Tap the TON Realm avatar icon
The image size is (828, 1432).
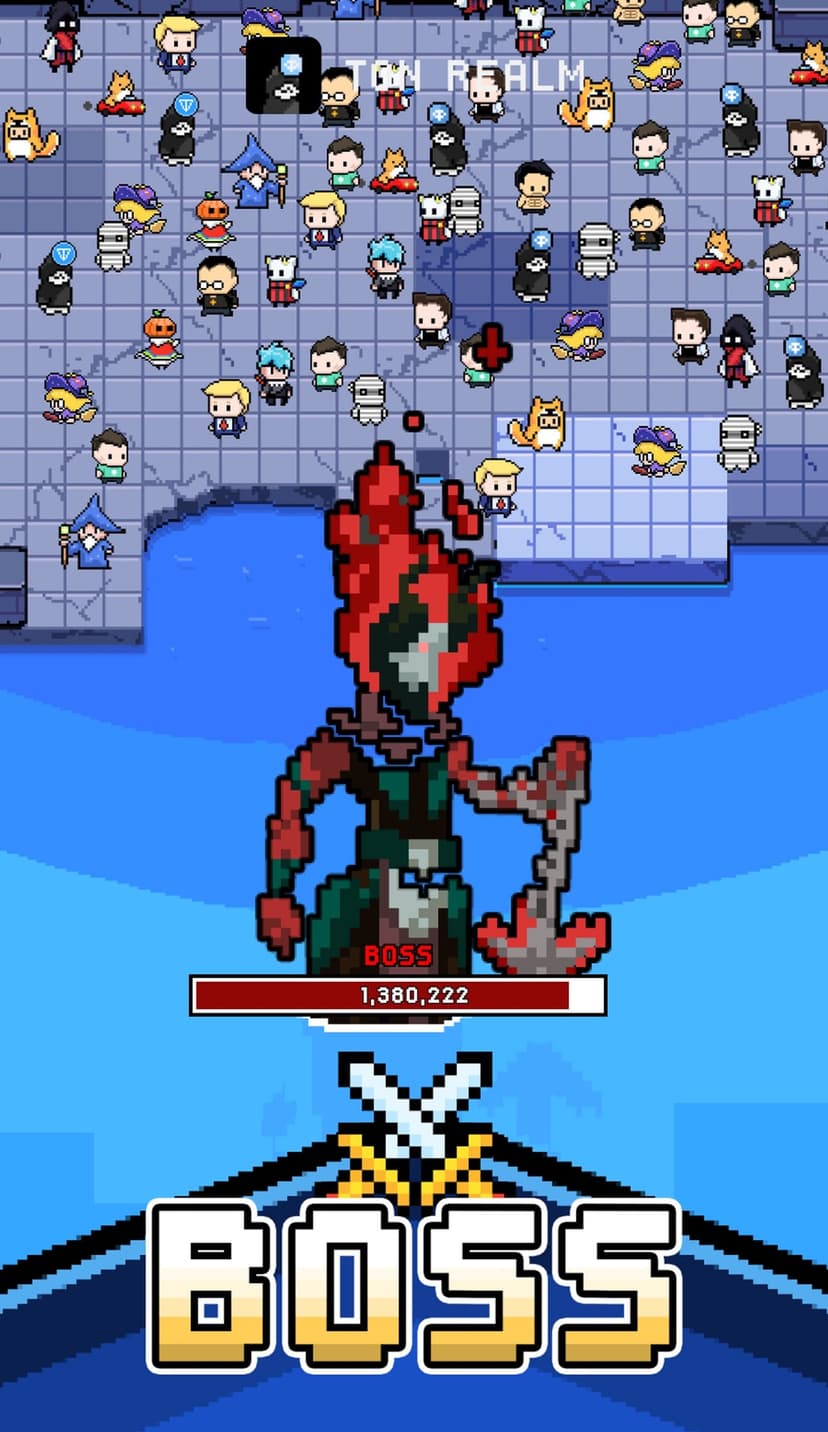(284, 76)
